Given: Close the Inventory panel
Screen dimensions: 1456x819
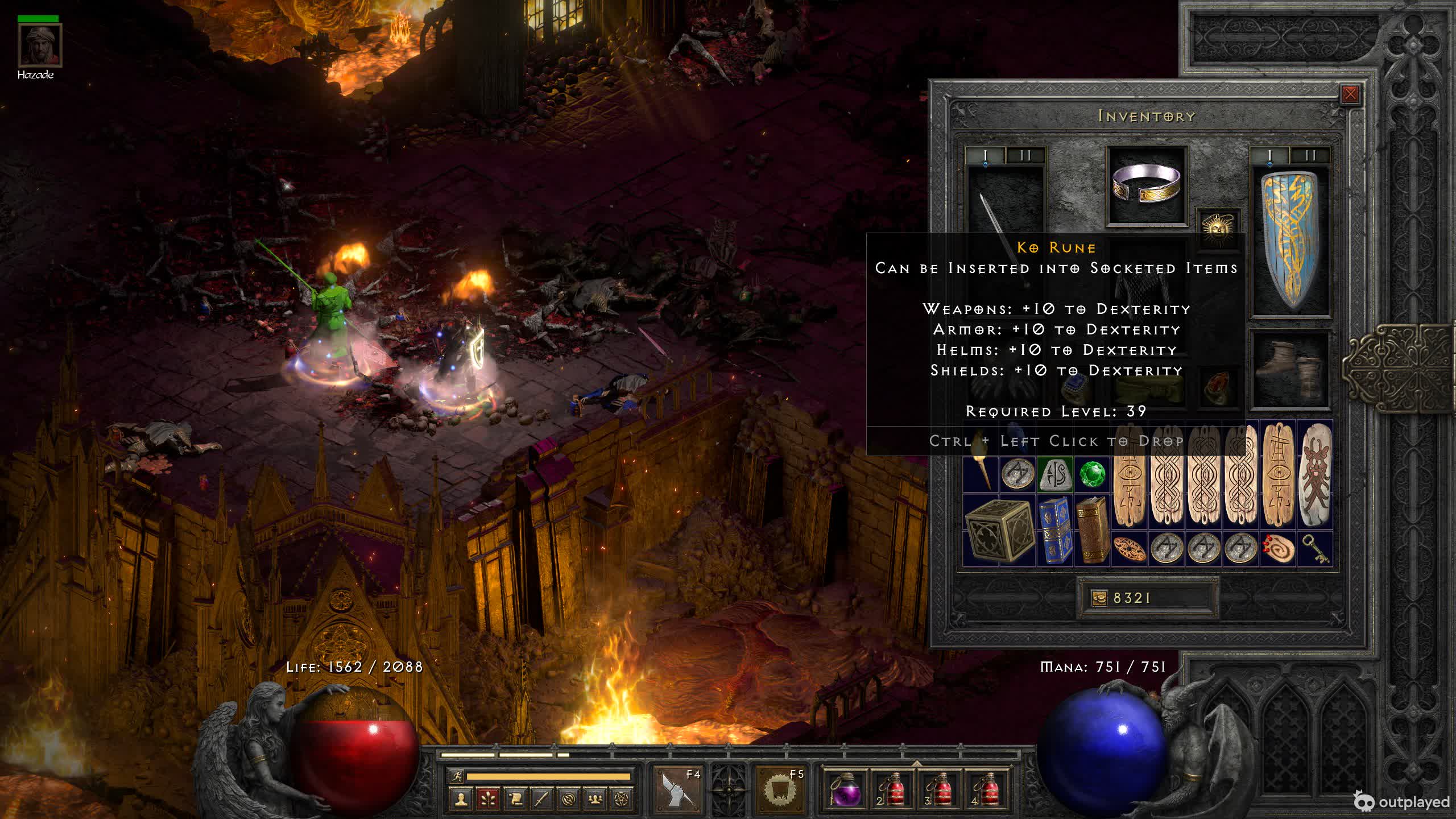Looking at the screenshot, I should pyautogui.click(x=1350, y=94).
